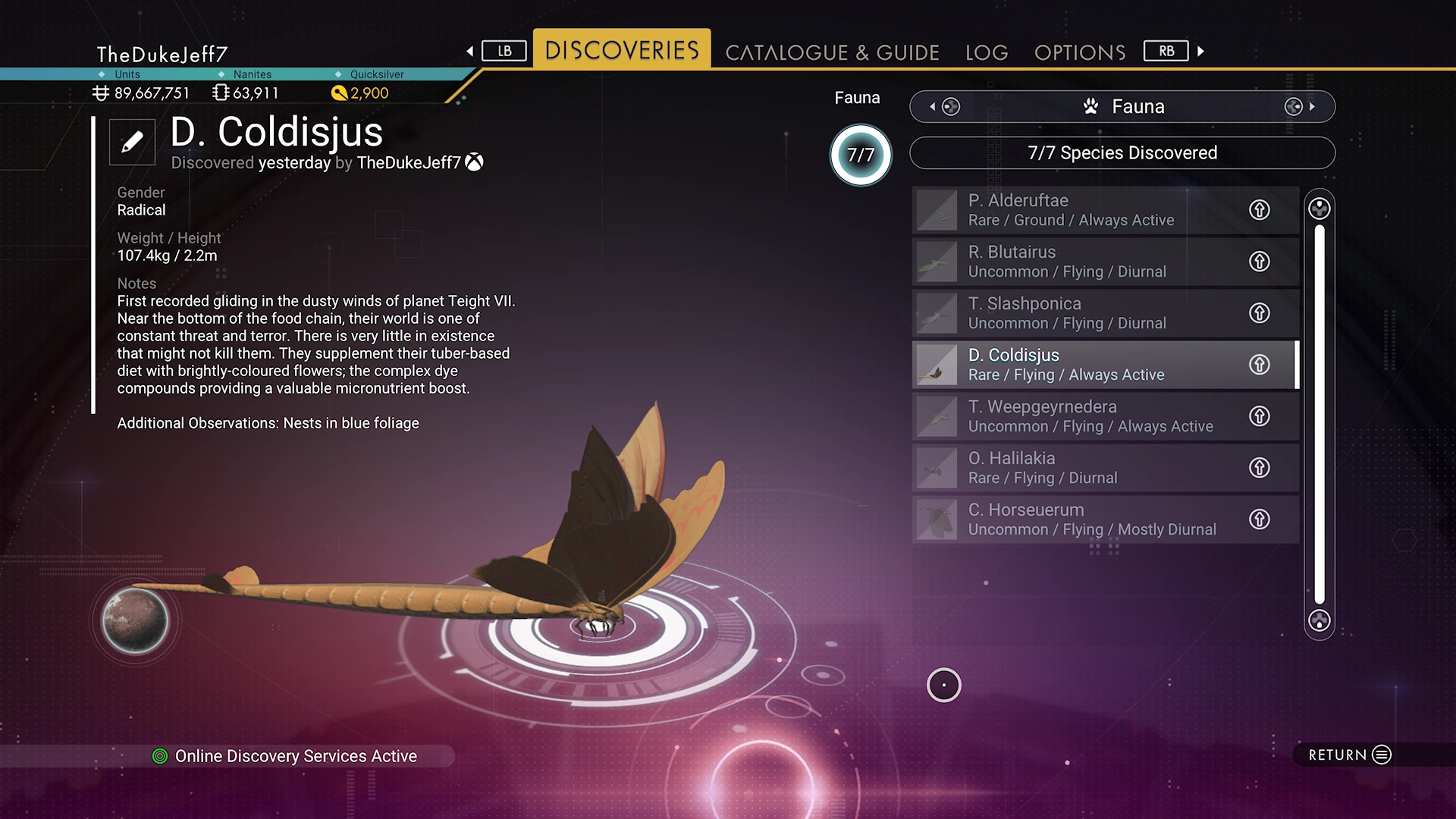Upload the C. Horseuerum discovery

point(1259,519)
